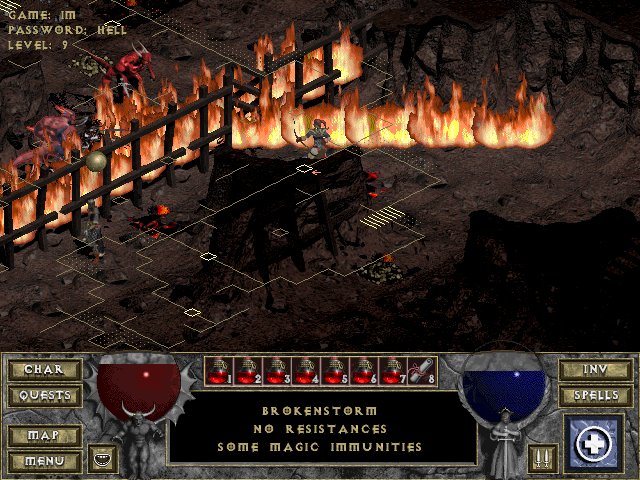
Task: Use the red potion in belt slot 4
Action: tap(306, 372)
